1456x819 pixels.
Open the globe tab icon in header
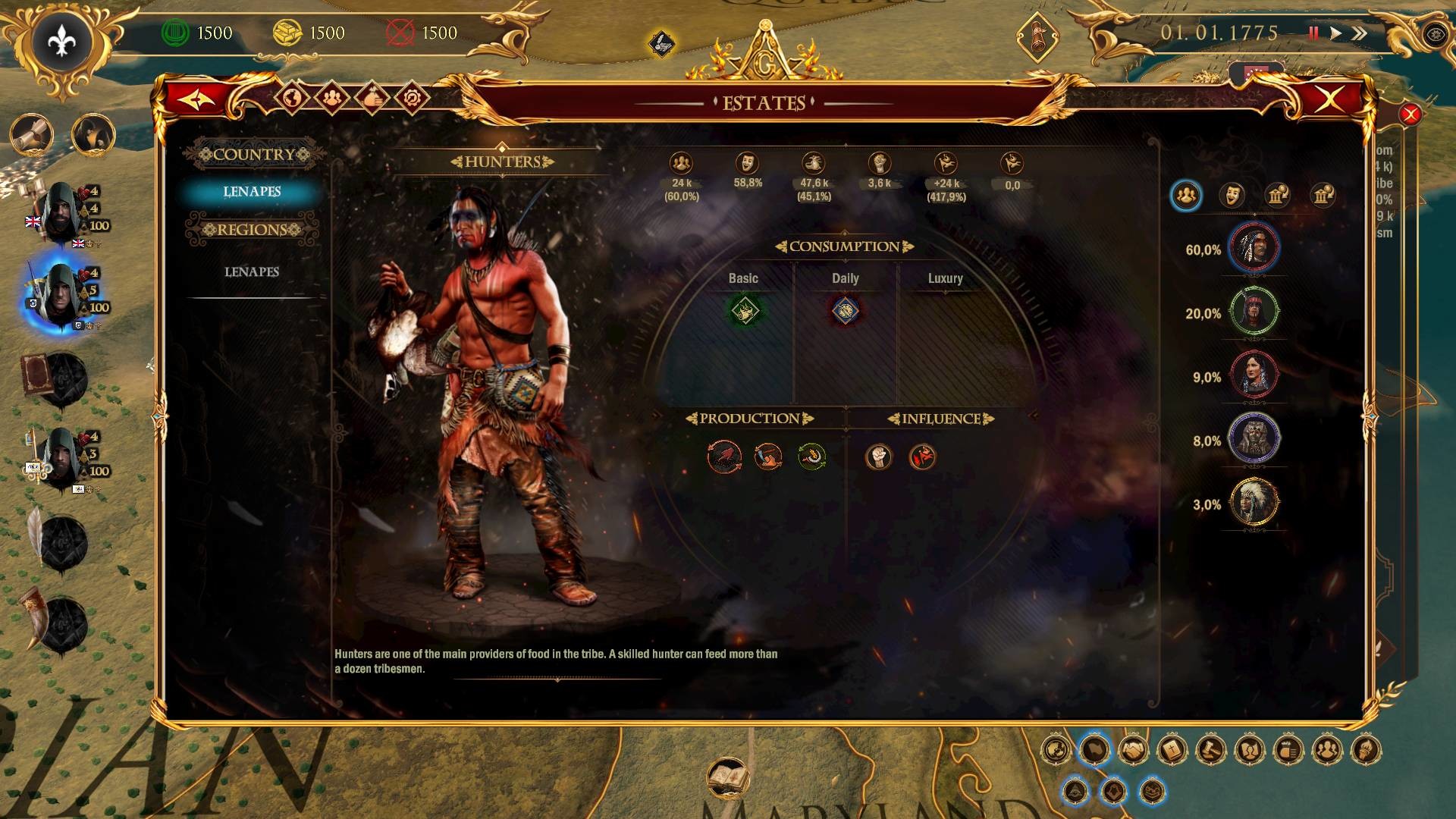click(292, 98)
